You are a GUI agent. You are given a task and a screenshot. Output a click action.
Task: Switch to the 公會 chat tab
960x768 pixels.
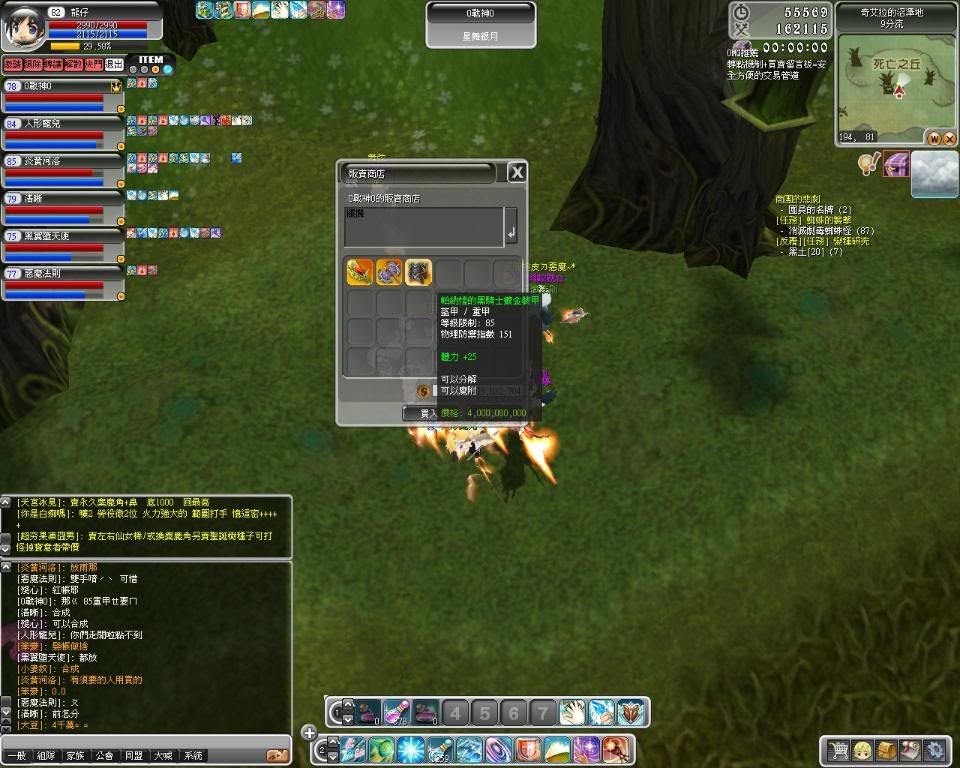coord(103,756)
